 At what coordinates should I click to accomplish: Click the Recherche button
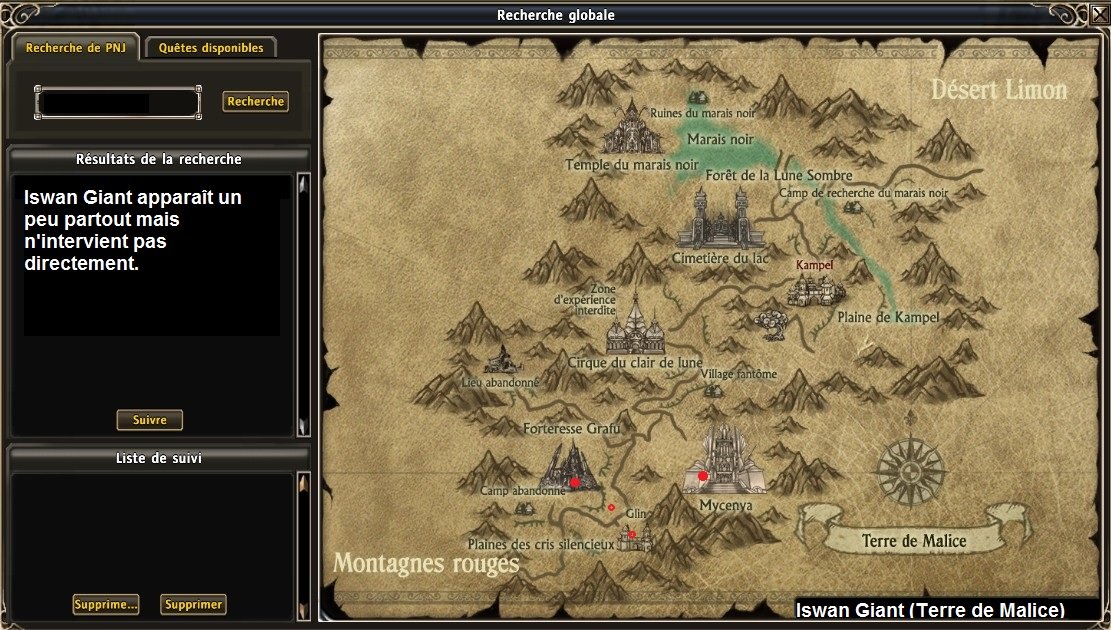[x=256, y=101]
